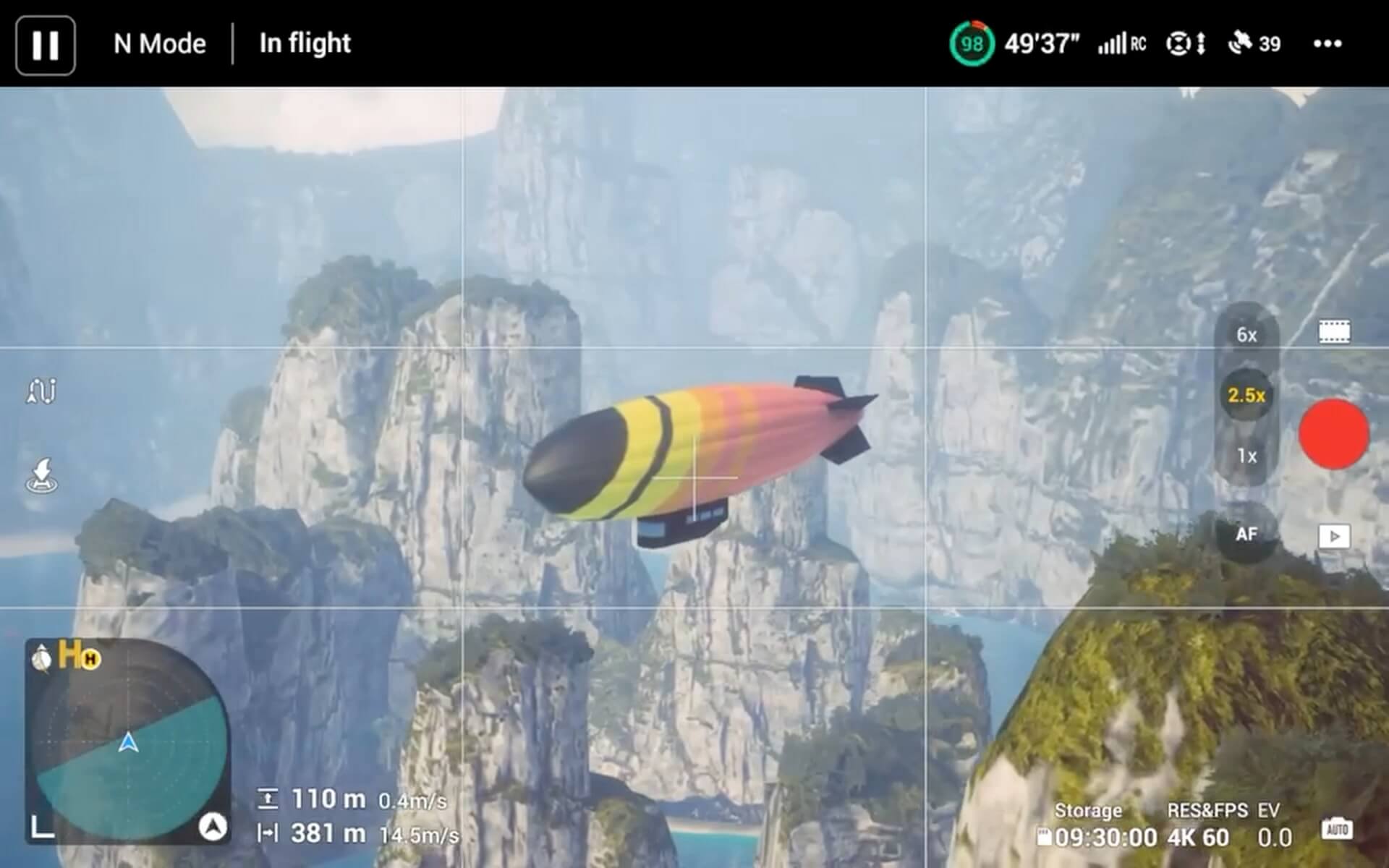Open the playback gallery
Viewport: 1389px width, 868px height.
(1334, 536)
